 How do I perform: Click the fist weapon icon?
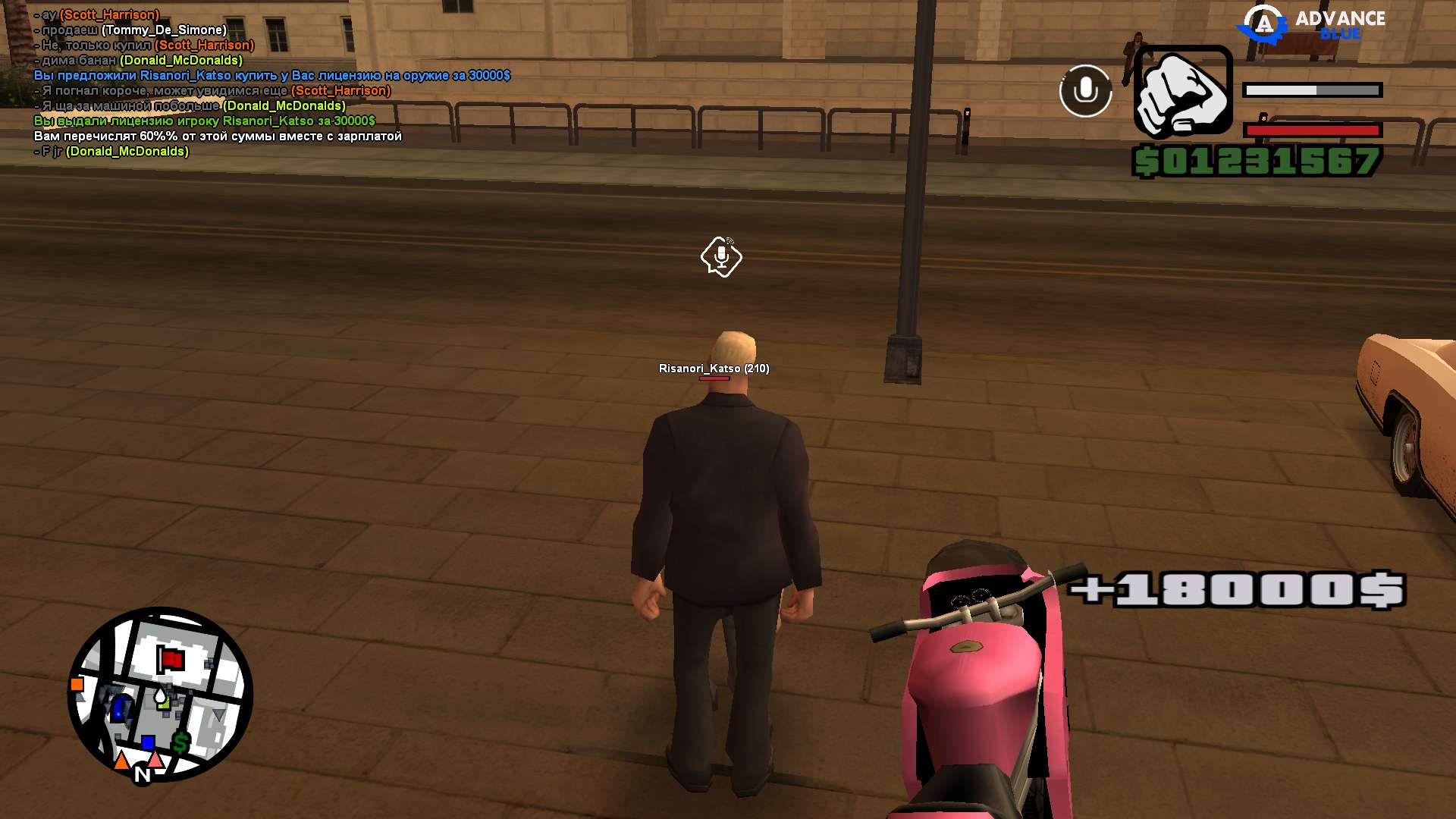tap(1182, 91)
